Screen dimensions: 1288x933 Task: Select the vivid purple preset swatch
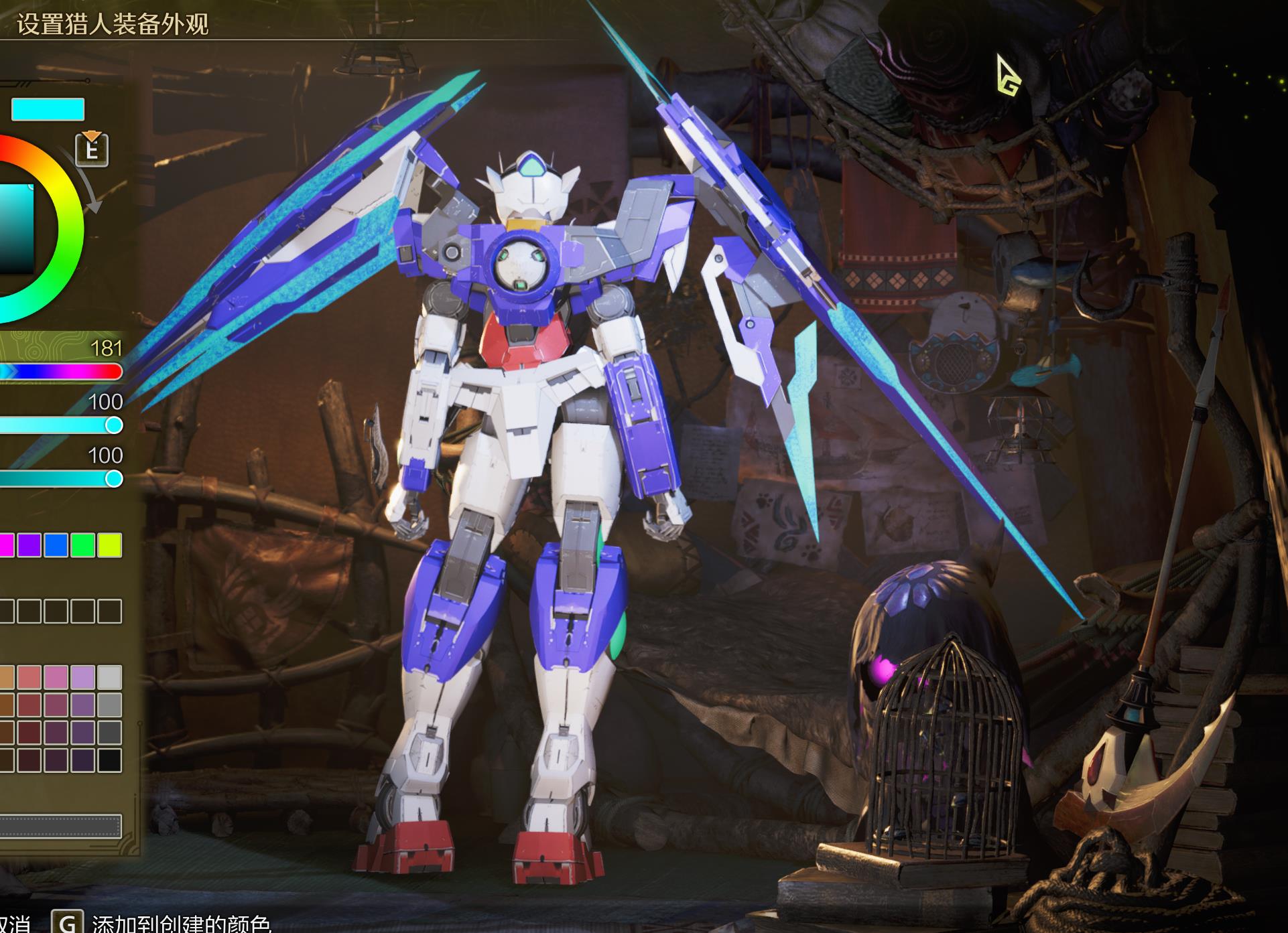[29, 545]
